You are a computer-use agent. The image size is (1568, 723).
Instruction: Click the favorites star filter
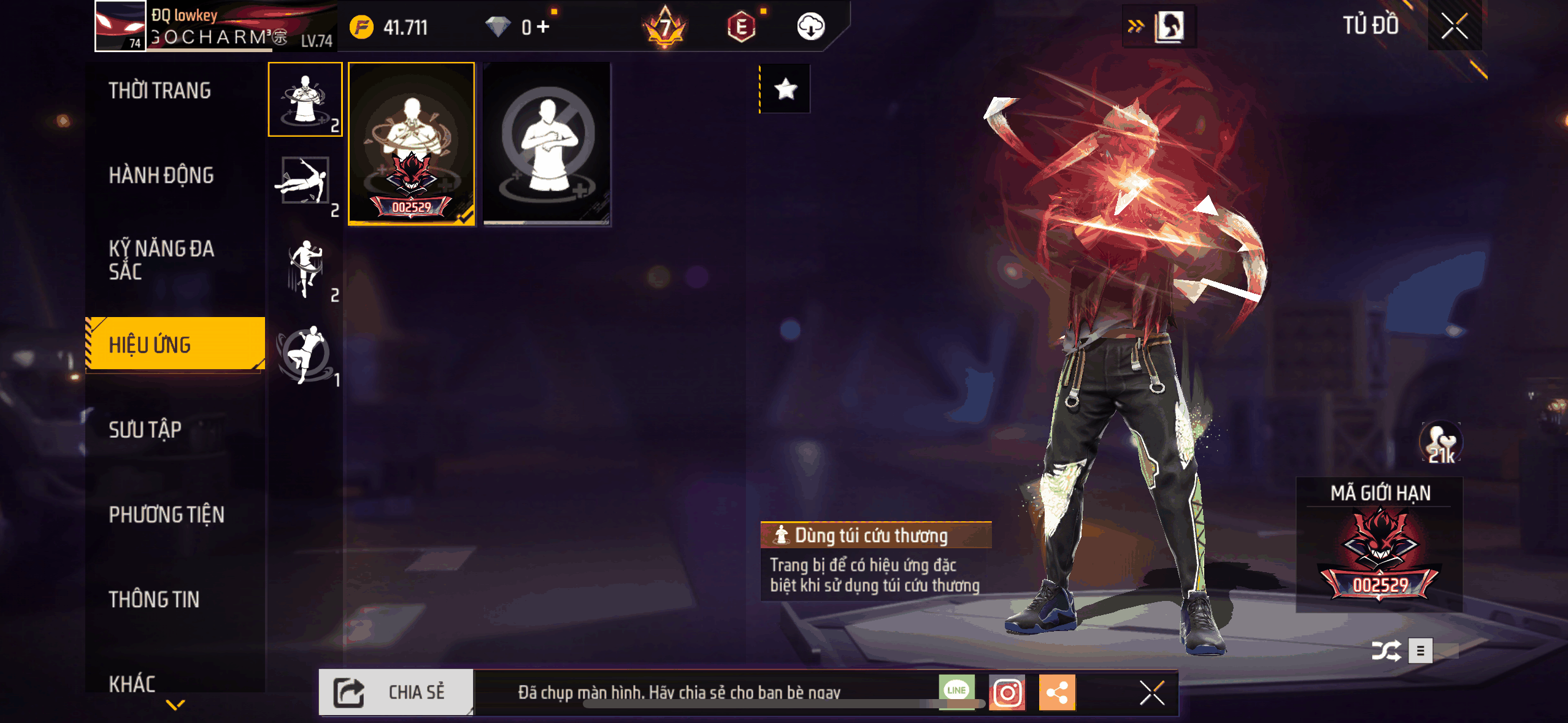pos(786,90)
